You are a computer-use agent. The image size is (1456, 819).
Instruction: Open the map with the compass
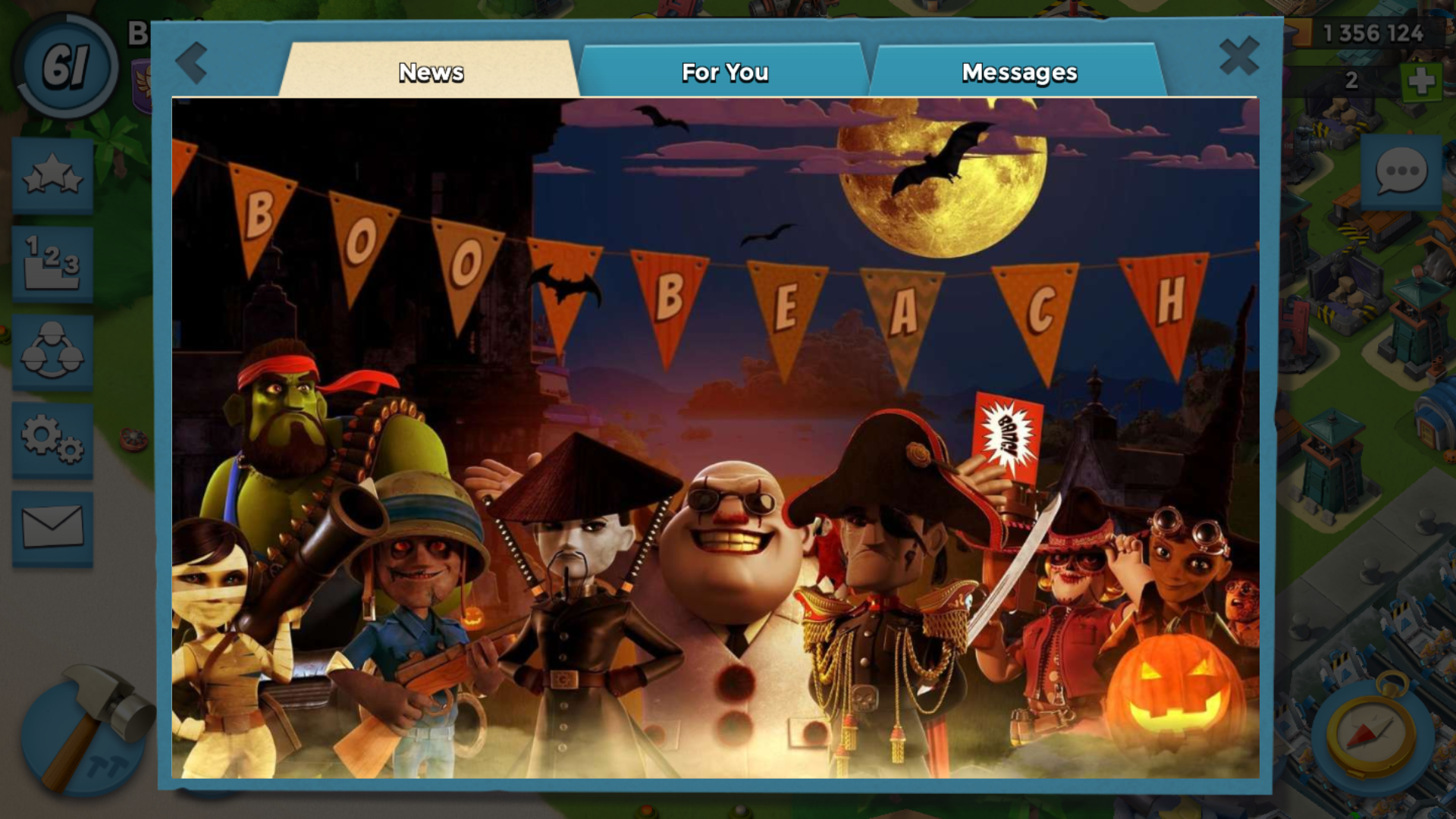click(1371, 733)
